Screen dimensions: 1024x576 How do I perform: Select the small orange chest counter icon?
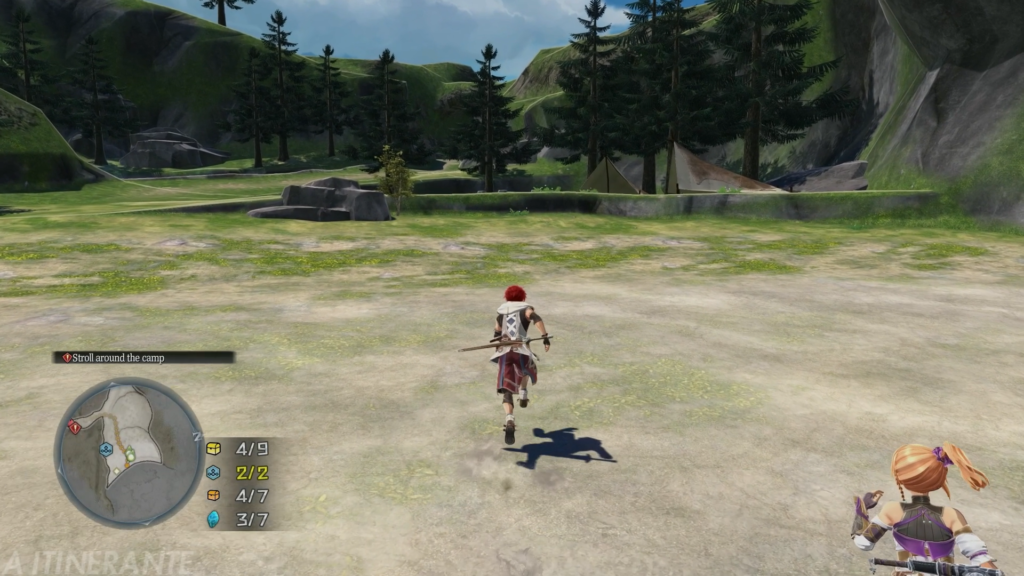[x=213, y=495]
